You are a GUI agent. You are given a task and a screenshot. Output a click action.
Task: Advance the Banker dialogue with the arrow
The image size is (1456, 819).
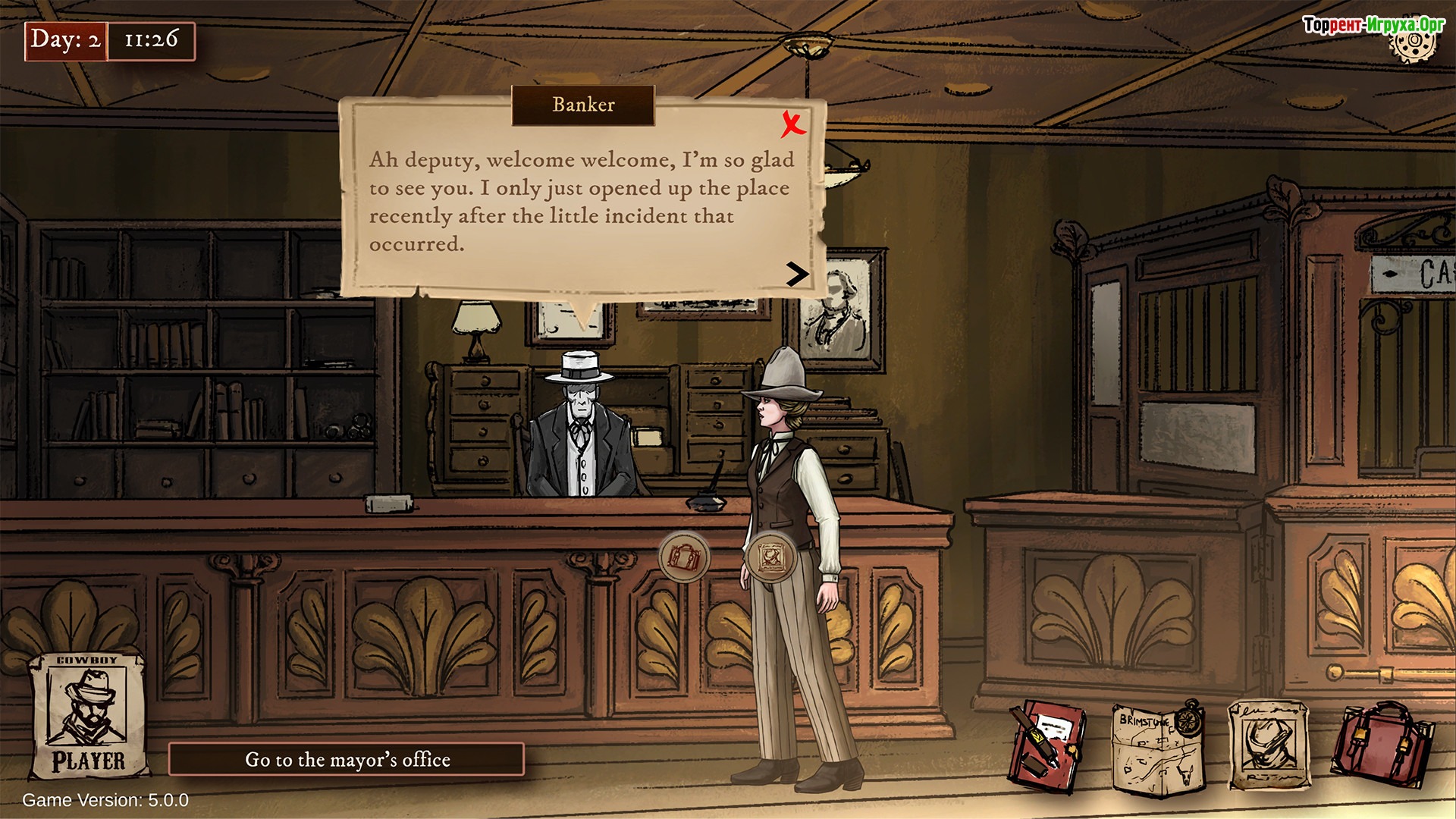click(x=796, y=274)
